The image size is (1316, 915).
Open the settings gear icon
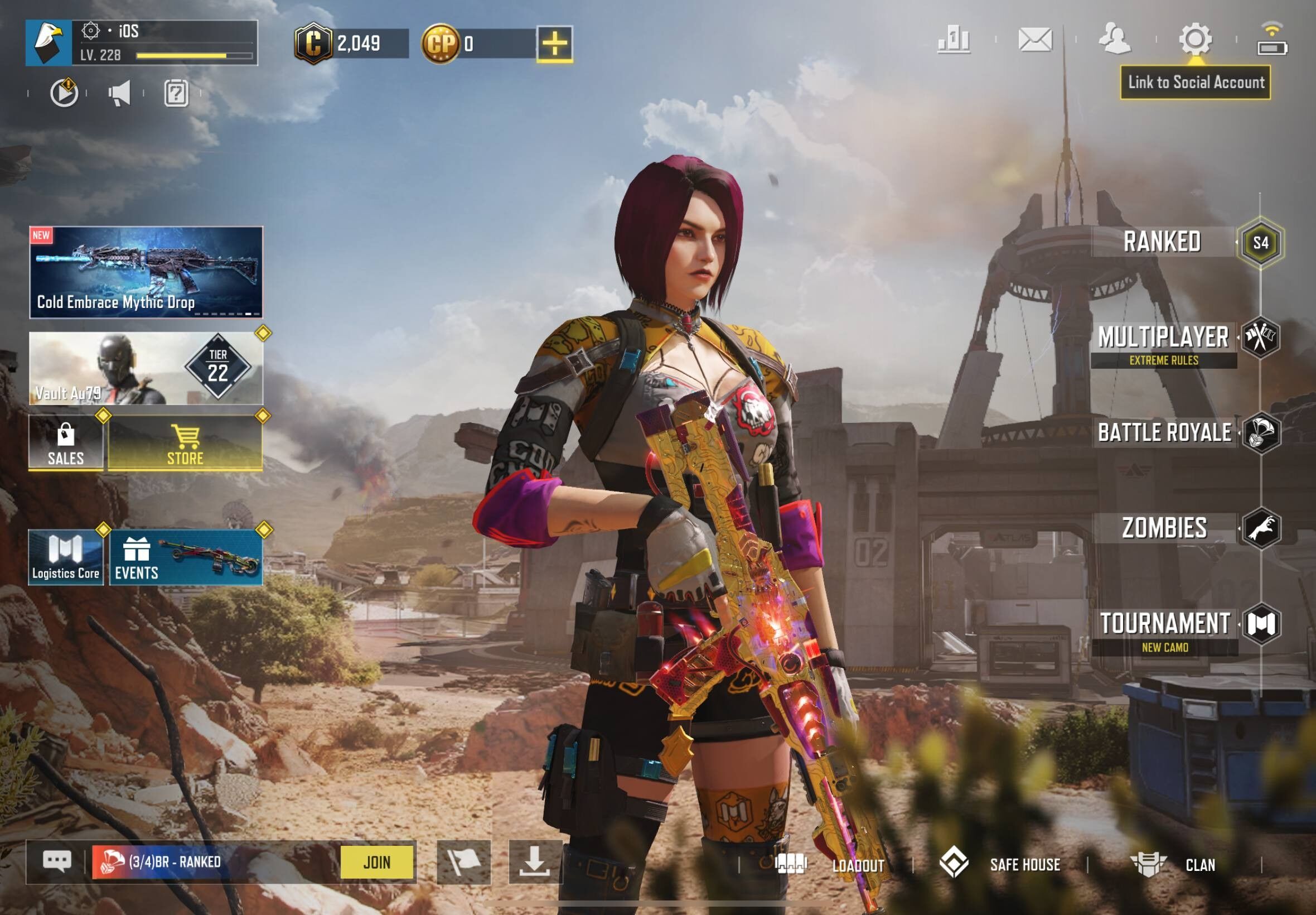tap(1194, 39)
